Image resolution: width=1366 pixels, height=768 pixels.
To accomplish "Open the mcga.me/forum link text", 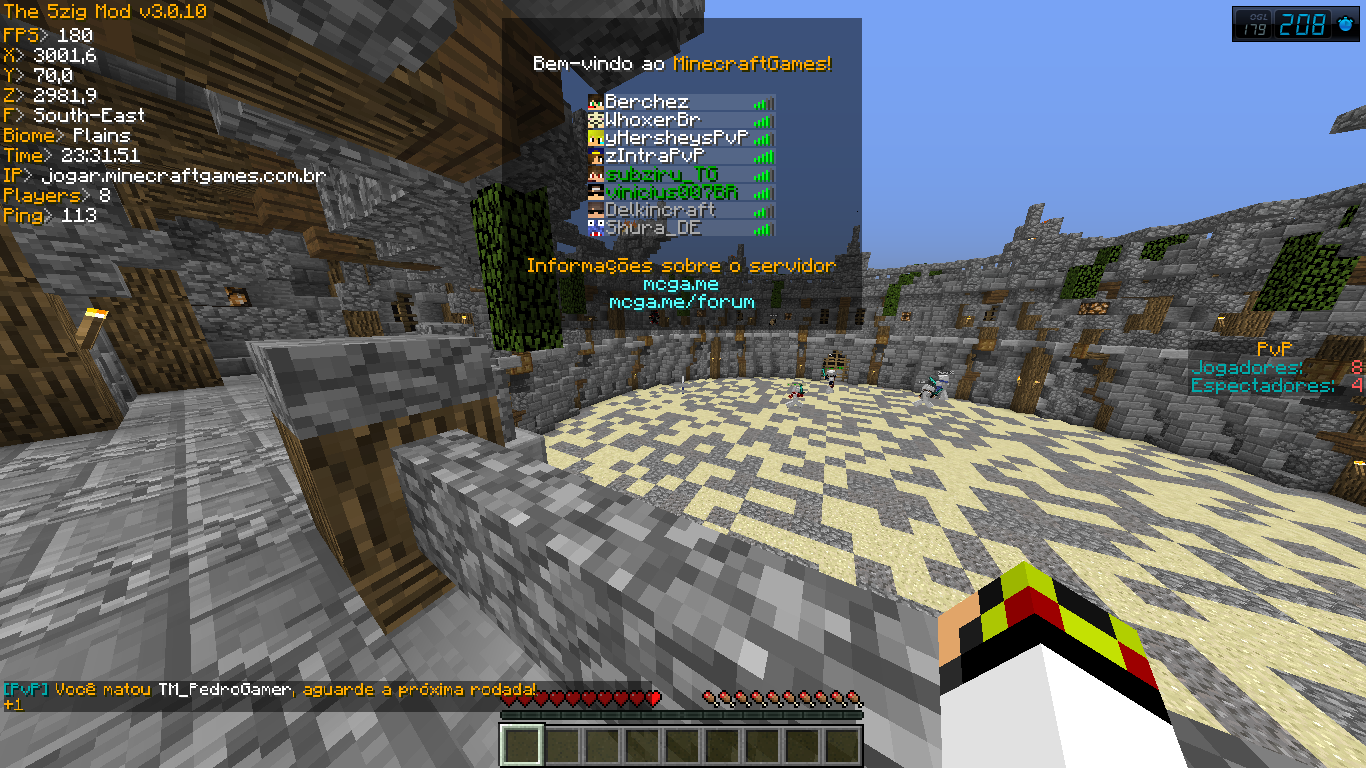I will pos(682,301).
